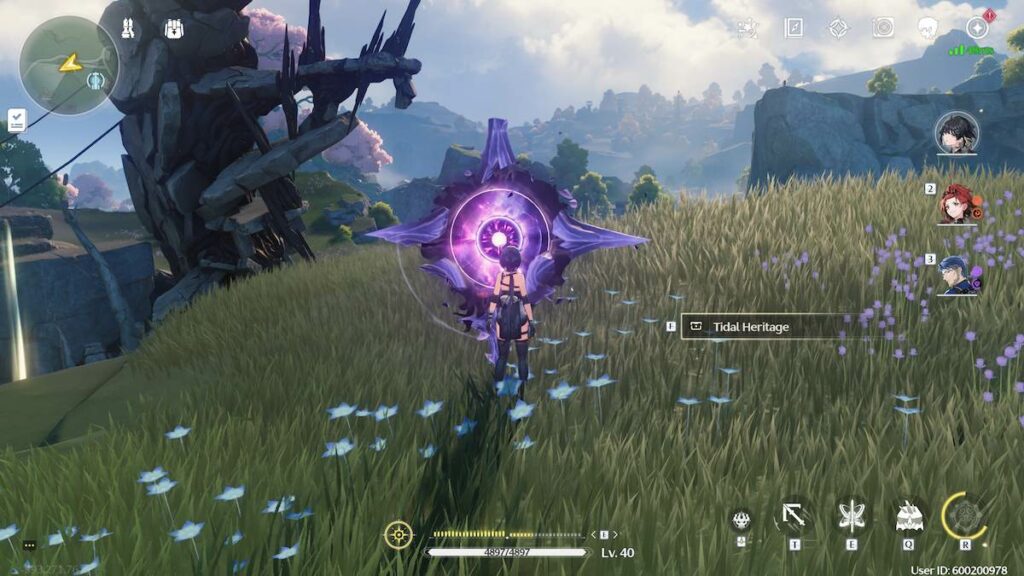The height and width of the screenshot is (576, 1024).
Task: Use the grapple arrow utility skill
Action: (x=794, y=517)
